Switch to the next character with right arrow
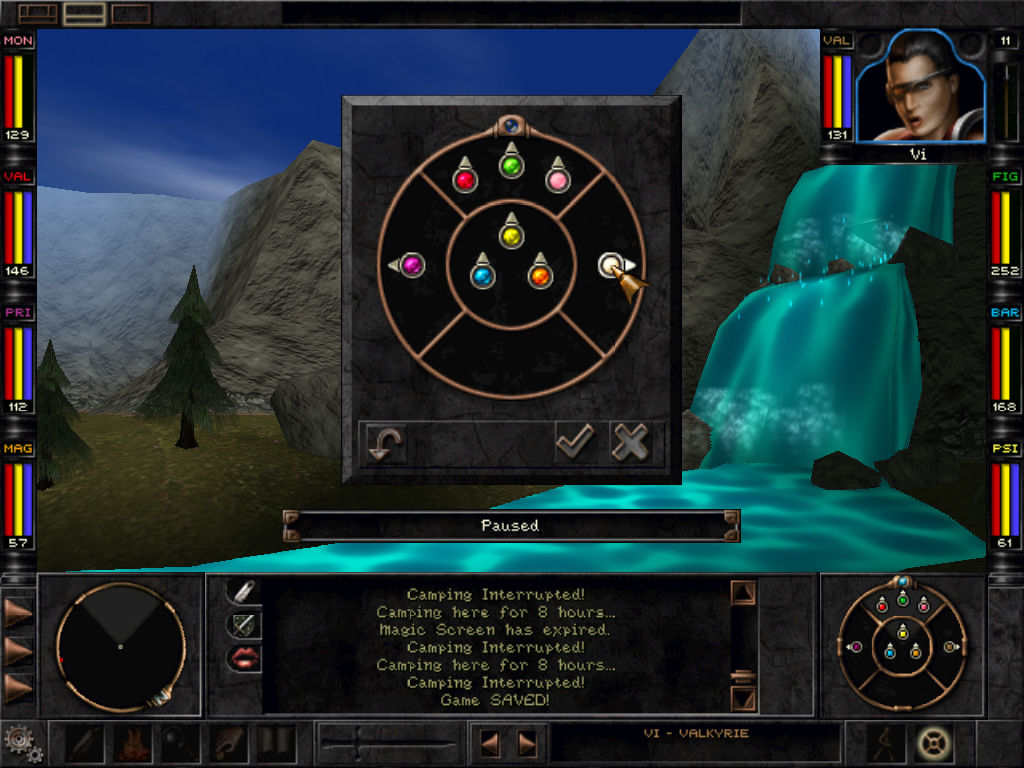Image resolution: width=1024 pixels, height=768 pixels. [527, 744]
